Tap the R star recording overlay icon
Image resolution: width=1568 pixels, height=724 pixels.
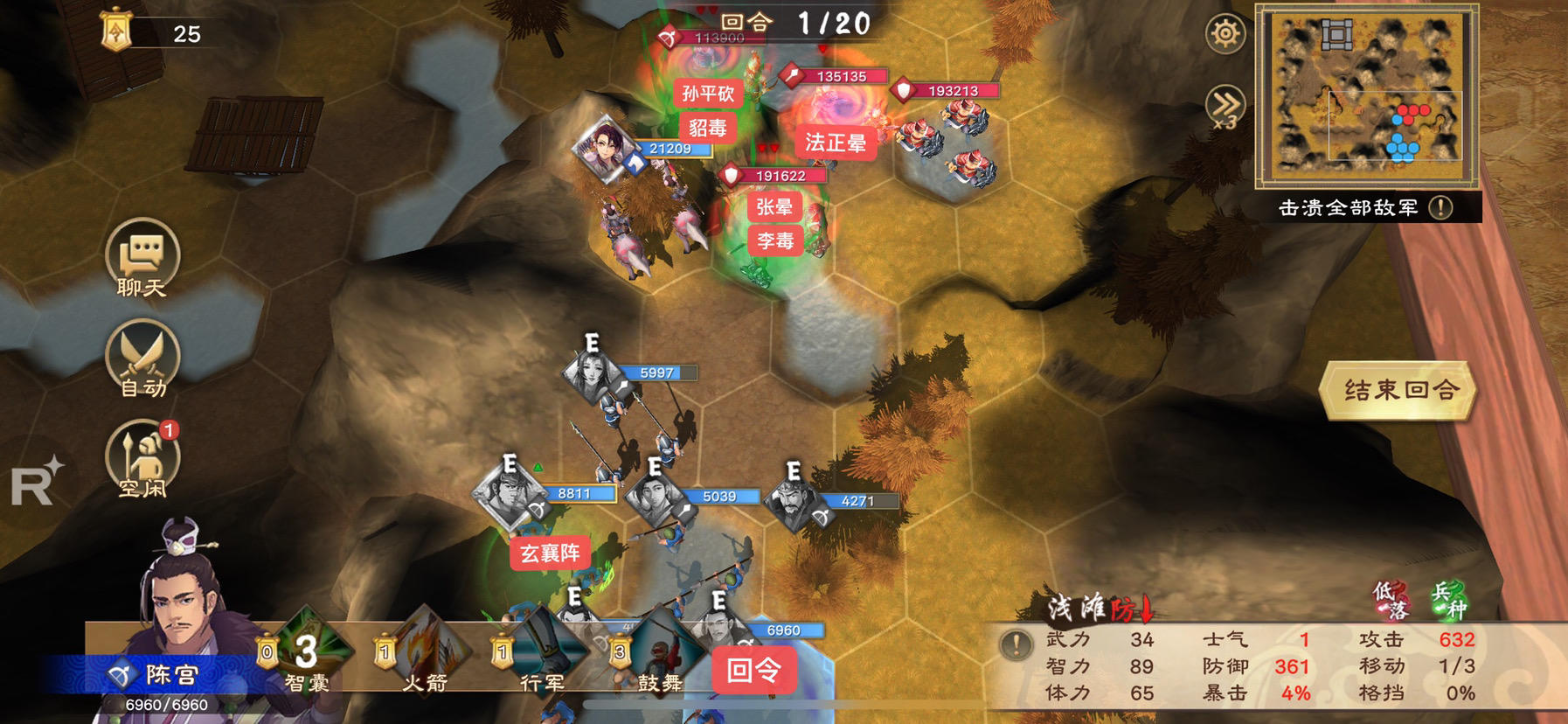coord(37,482)
